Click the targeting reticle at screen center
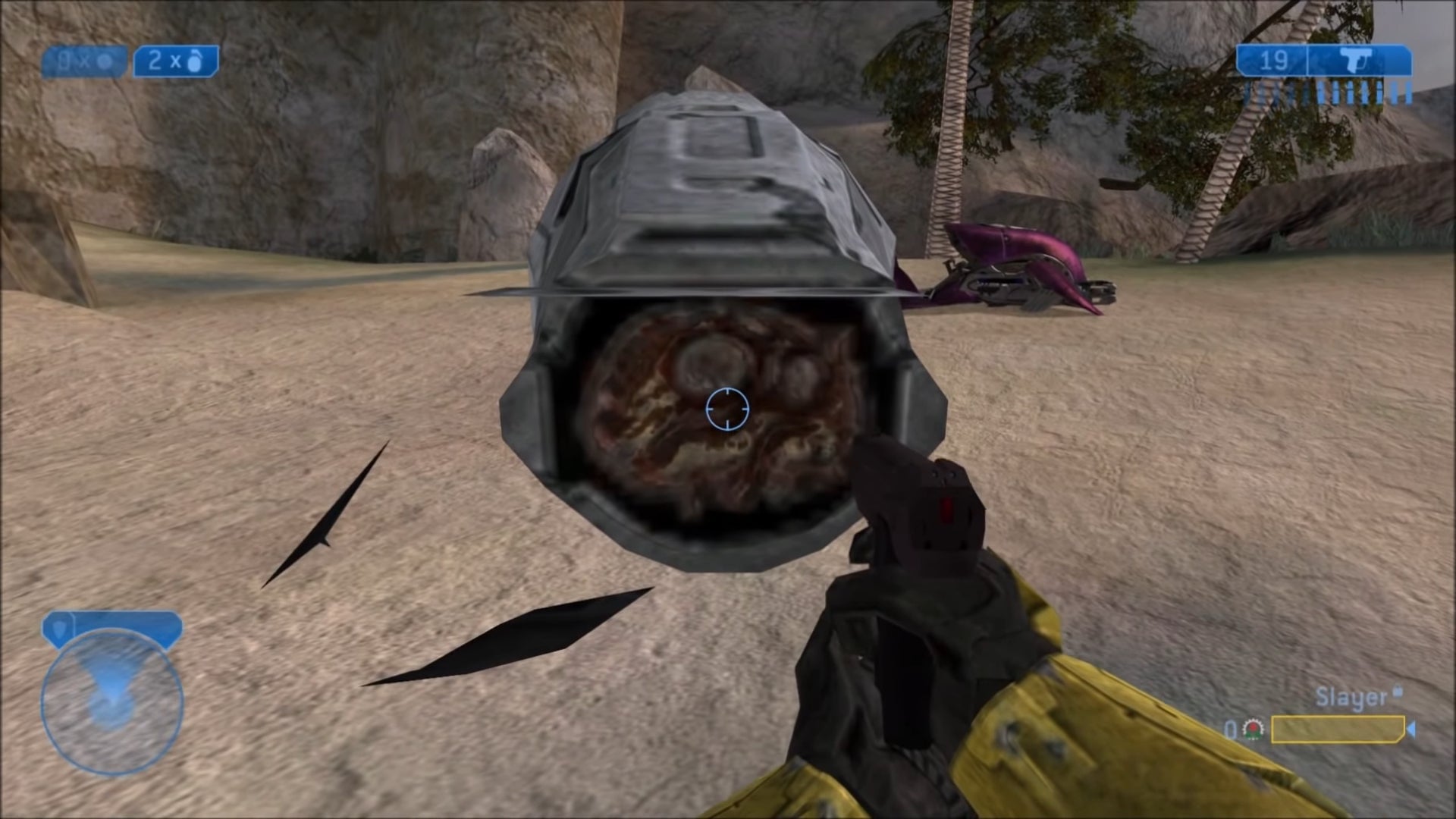The width and height of the screenshot is (1456, 819). (728, 409)
